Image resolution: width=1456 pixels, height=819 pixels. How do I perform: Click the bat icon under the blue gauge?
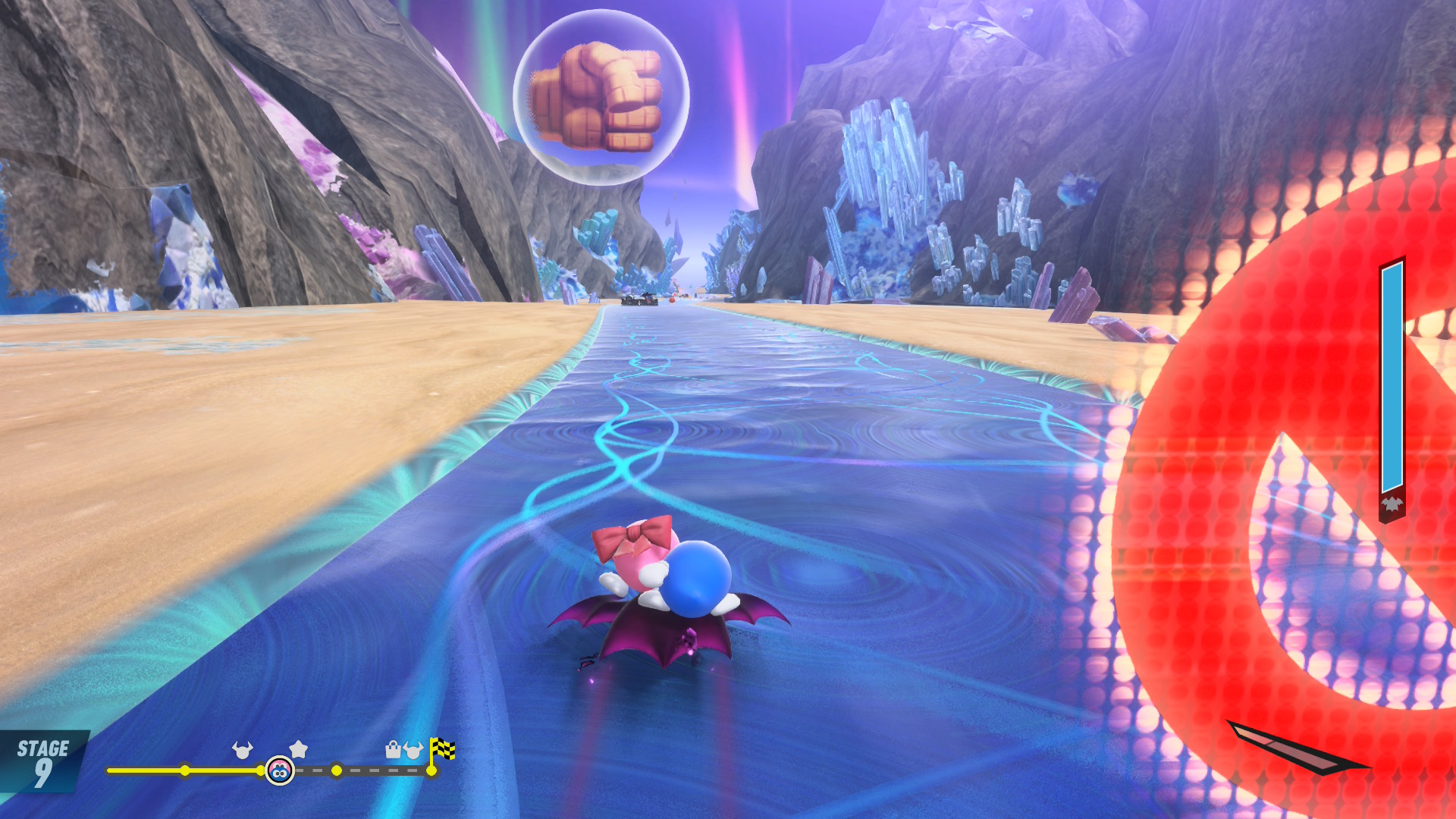[1392, 504]
